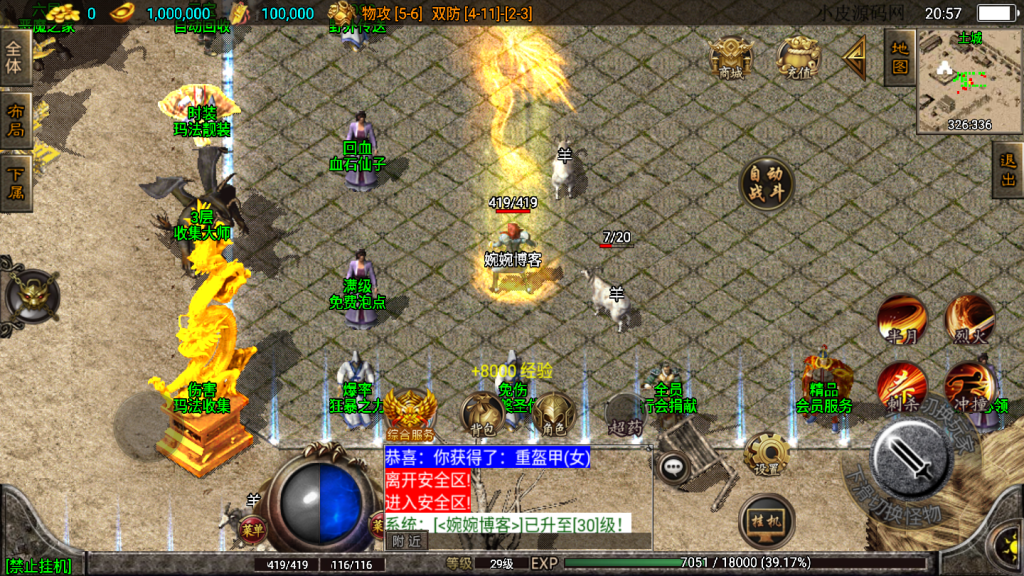Image resolution: width=1024 pixels, height=576 pixels.
Task: Collapse the top icon row with the gold arrow
Action: click(x=856, y=58)
